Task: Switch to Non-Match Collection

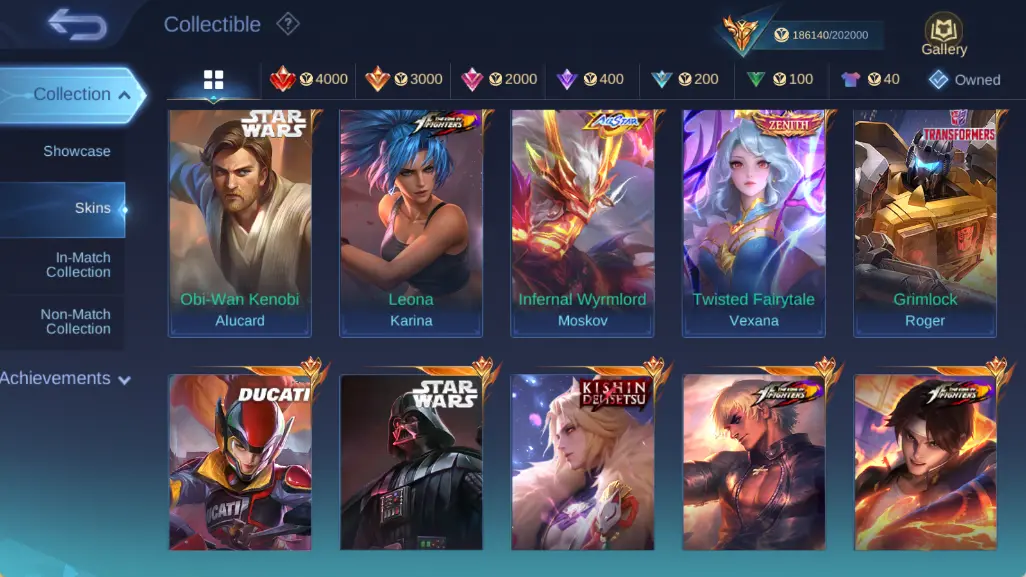Action: point(75,321)
